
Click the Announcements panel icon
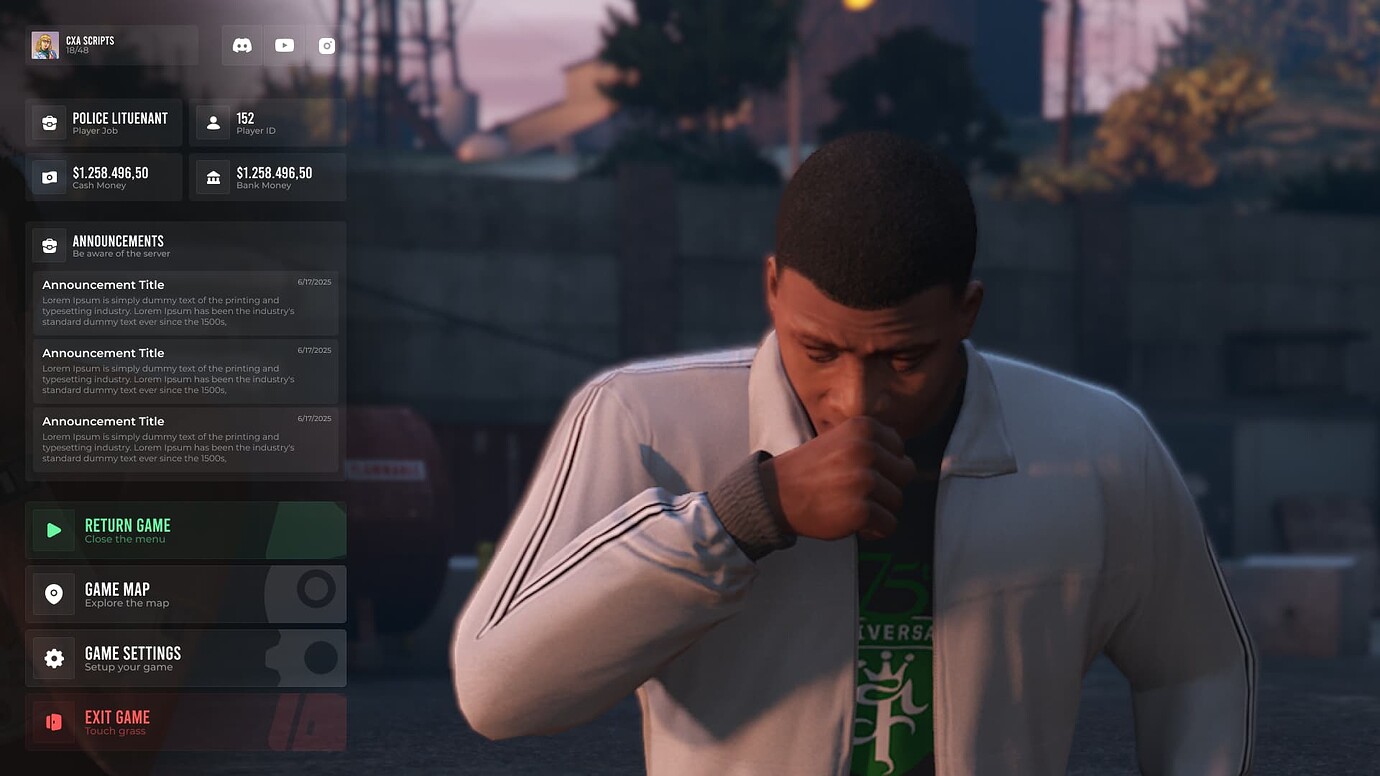click(49, 244)
